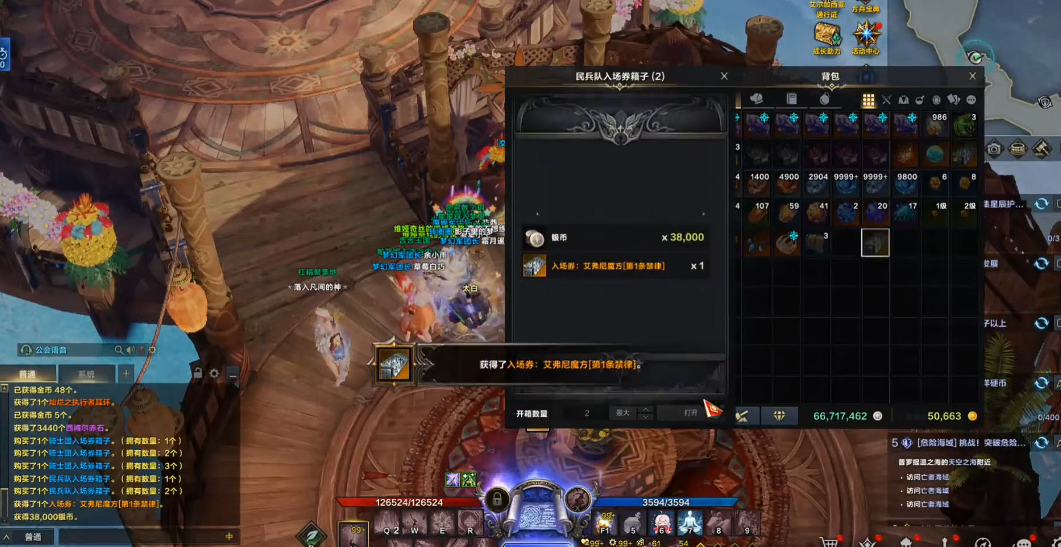This screenshot has width=1061, height=547.
Task: Toggle the chat window lock icon
Action: click(198, 374)
